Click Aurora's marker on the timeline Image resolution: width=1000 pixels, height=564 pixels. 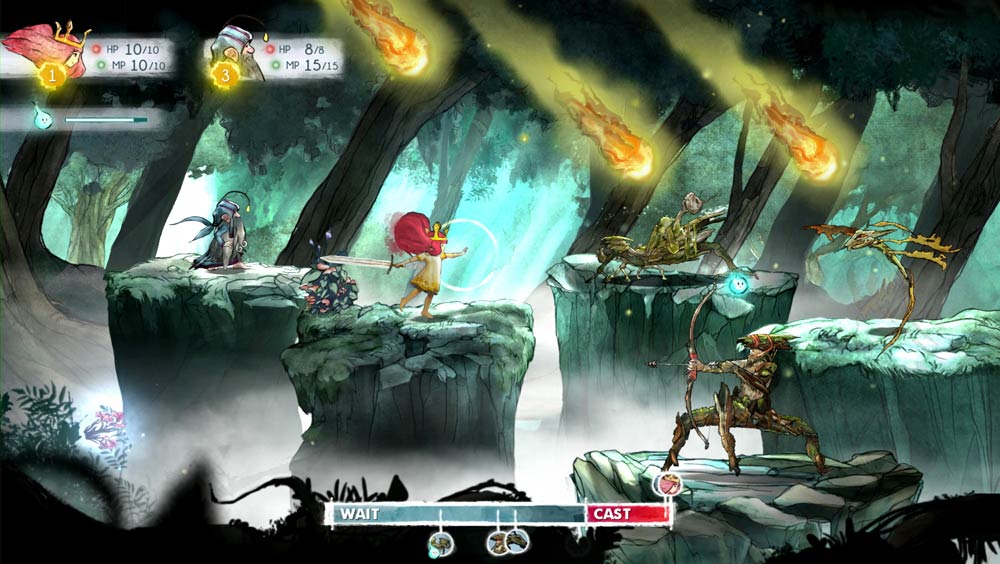click(665, 485)
